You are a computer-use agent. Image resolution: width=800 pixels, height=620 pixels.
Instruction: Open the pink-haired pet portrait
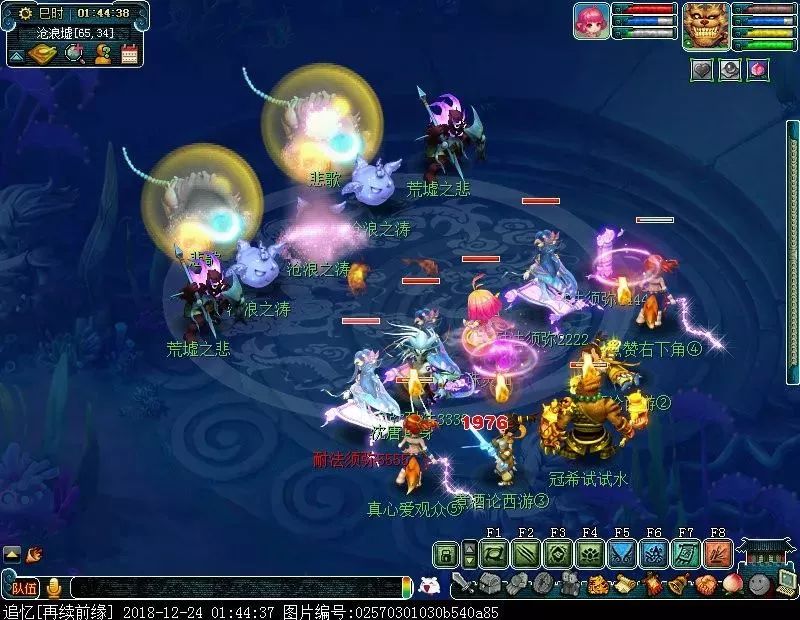591,21
